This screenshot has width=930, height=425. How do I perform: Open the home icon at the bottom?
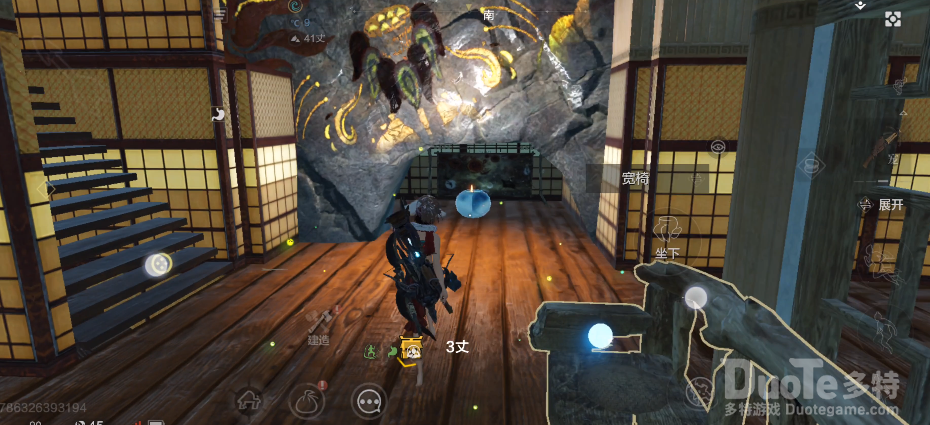click(248, 402)
